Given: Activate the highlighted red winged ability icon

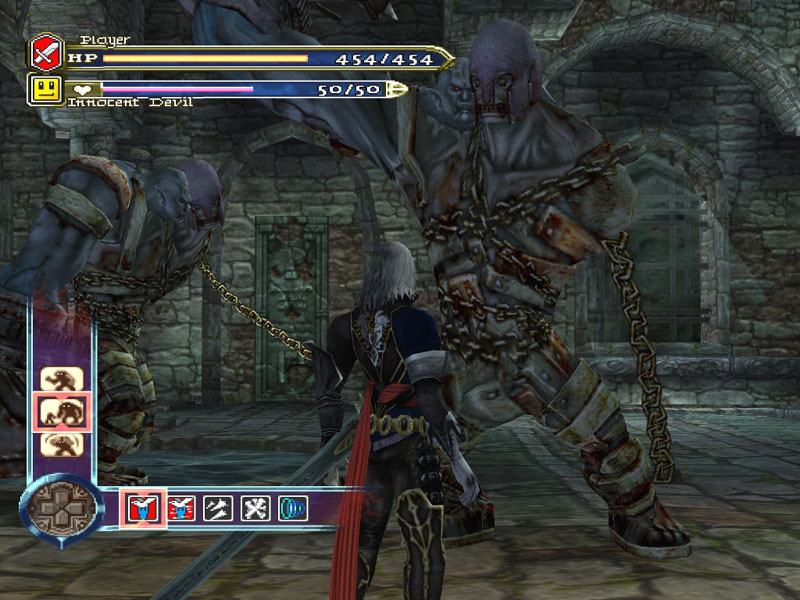Looking at the screenshot, I should tap(142, 508).
